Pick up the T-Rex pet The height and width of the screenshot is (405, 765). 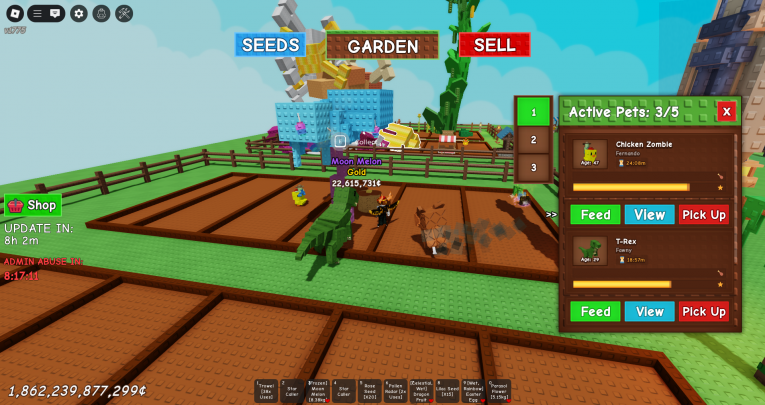pos(704,311)
